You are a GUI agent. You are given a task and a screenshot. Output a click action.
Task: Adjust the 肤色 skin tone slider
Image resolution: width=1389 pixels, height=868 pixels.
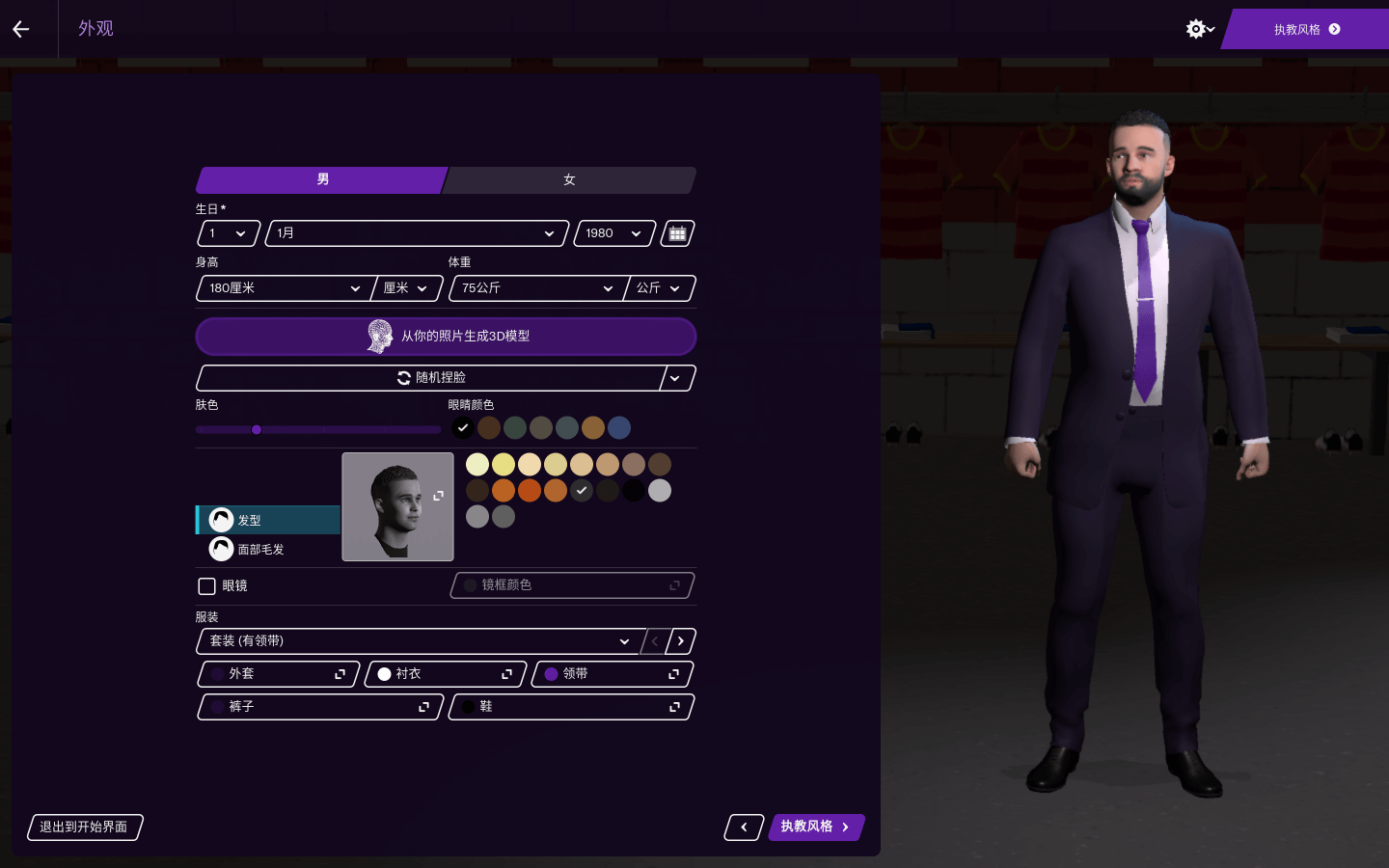point(257,430)
